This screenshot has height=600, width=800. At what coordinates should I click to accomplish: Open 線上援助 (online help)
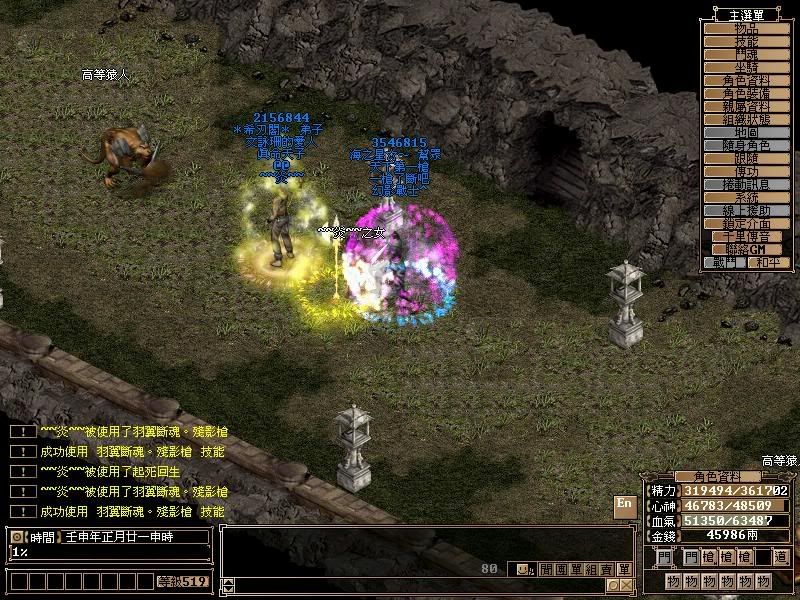pos(746,210)
